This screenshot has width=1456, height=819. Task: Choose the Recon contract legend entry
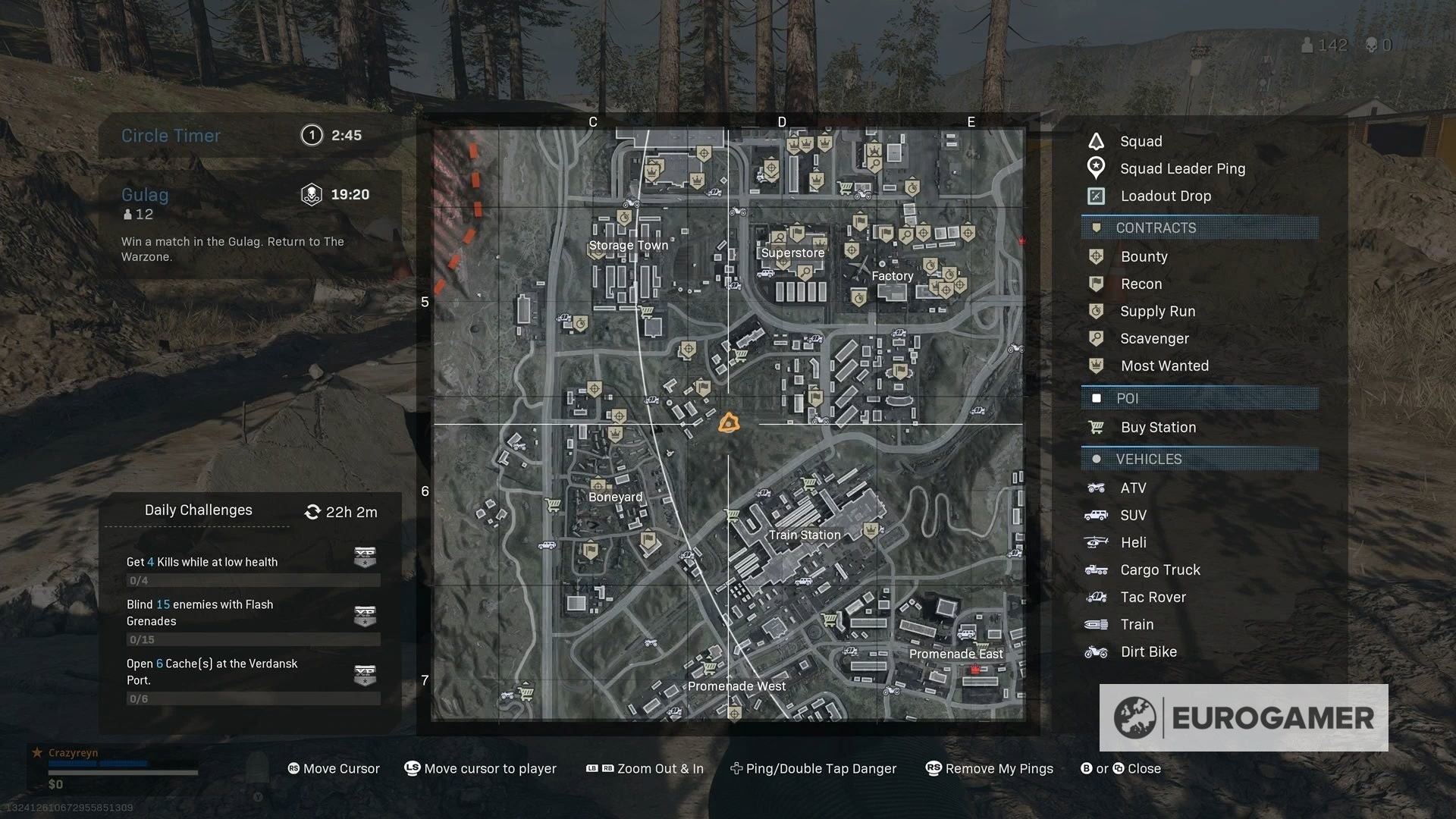(x=1141, y=284)
